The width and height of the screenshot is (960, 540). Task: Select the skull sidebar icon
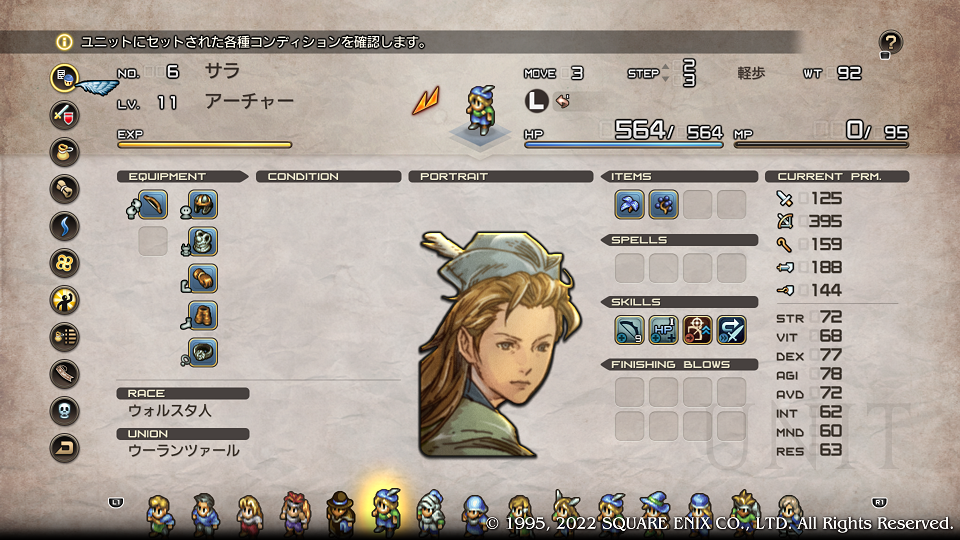click(64, 411)
